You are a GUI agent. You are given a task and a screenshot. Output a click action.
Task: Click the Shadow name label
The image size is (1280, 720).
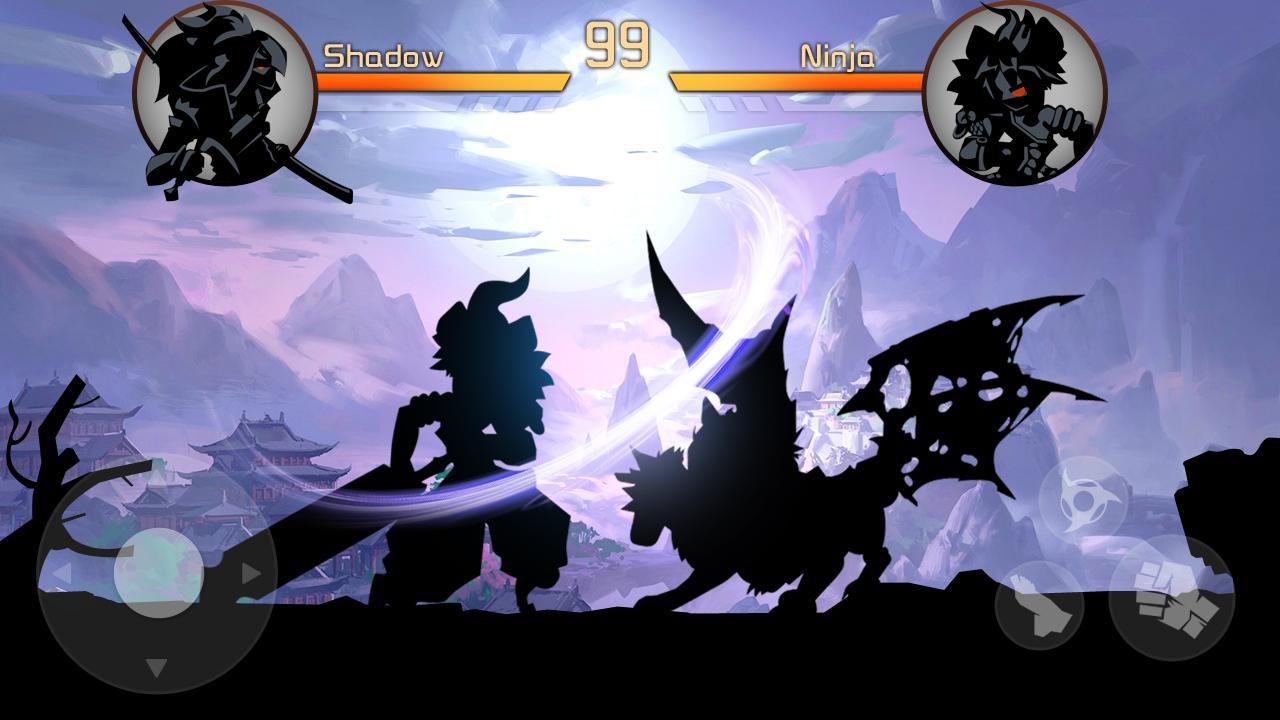[x=385, y=58]
